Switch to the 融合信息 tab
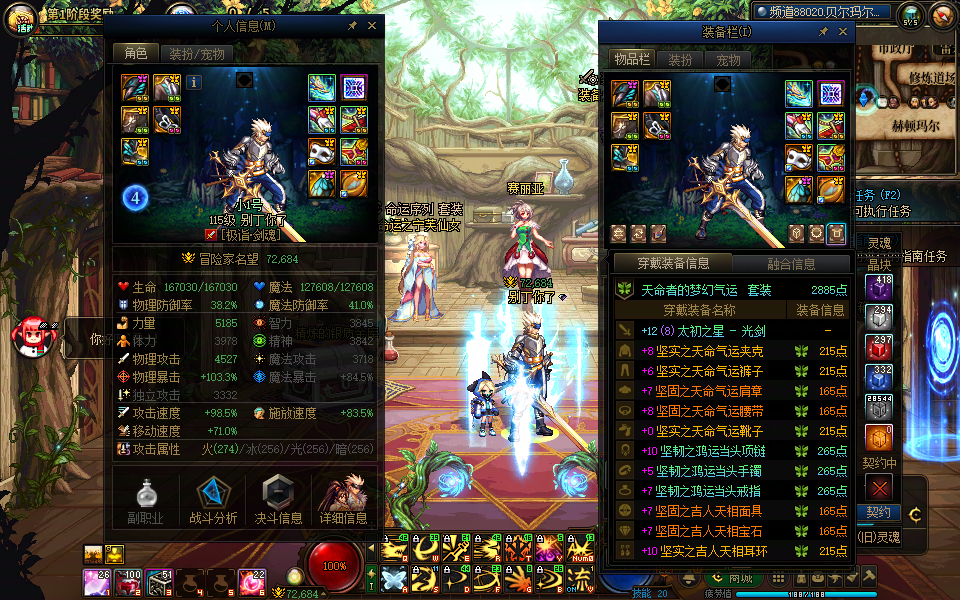This screenshot has width=960, height=600. (790, 264)
